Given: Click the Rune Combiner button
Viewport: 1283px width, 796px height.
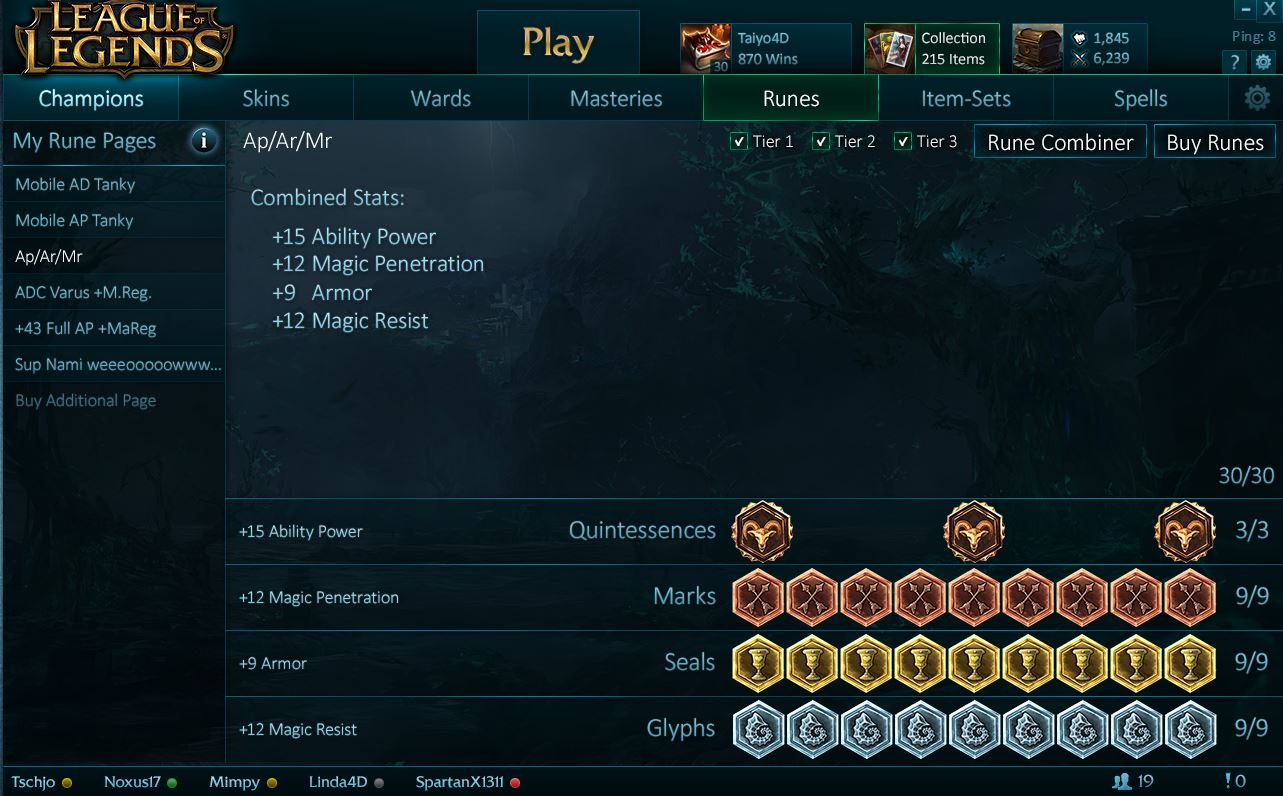Looking at the screenshot, I should (1059, 141).
